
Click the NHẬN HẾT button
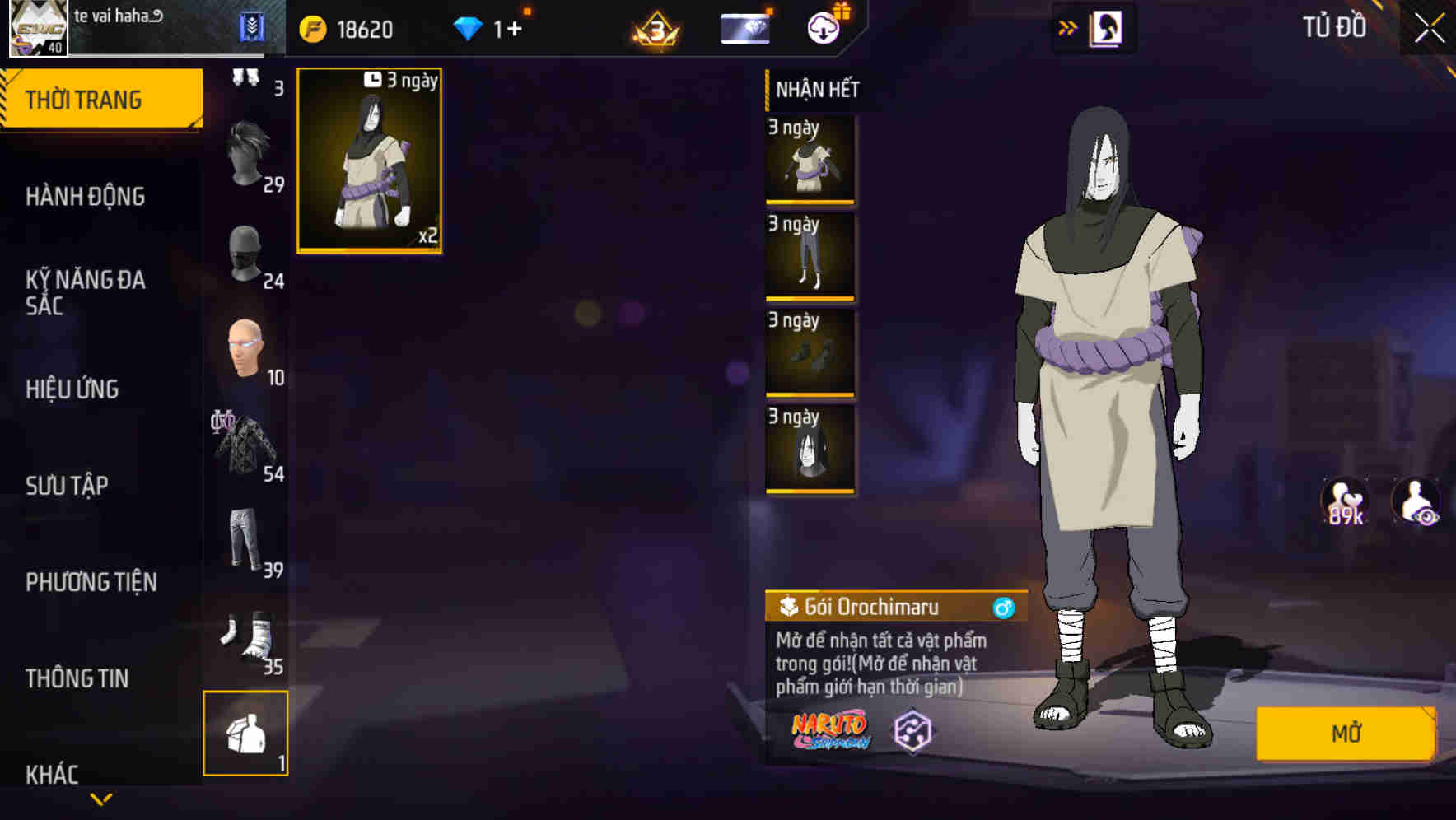click(815, 90)
